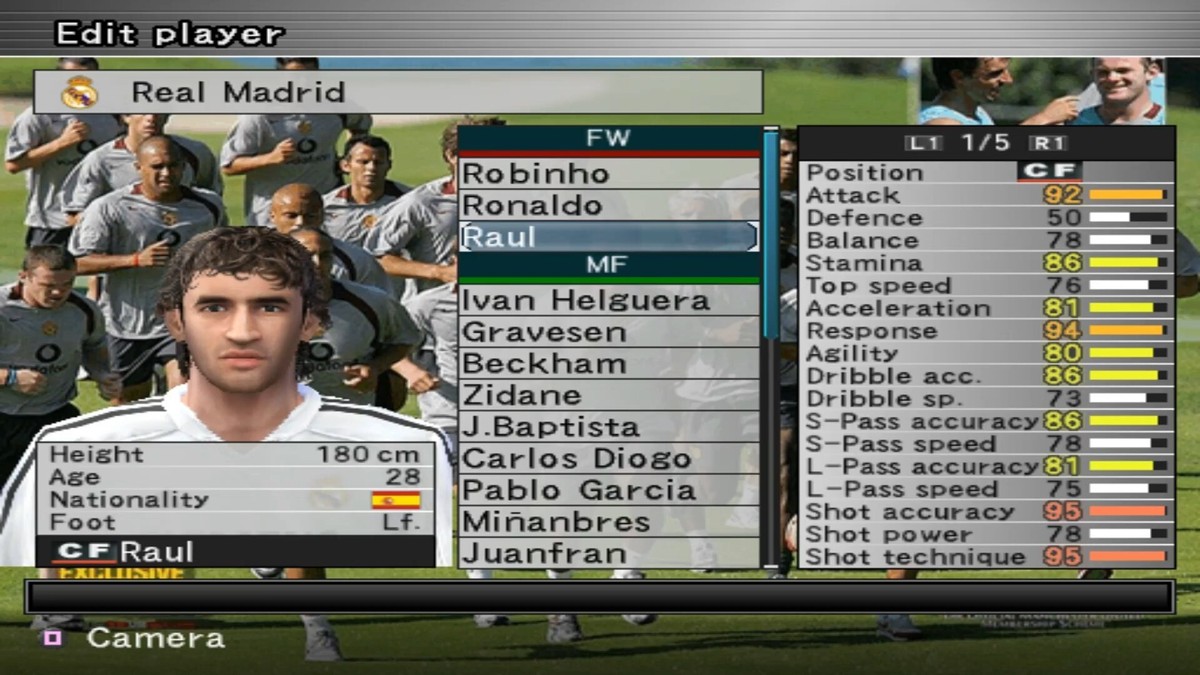Choose Pablo Garcia from the list
This screenshot has width=1200, height=675.
(x=608, y=490)
